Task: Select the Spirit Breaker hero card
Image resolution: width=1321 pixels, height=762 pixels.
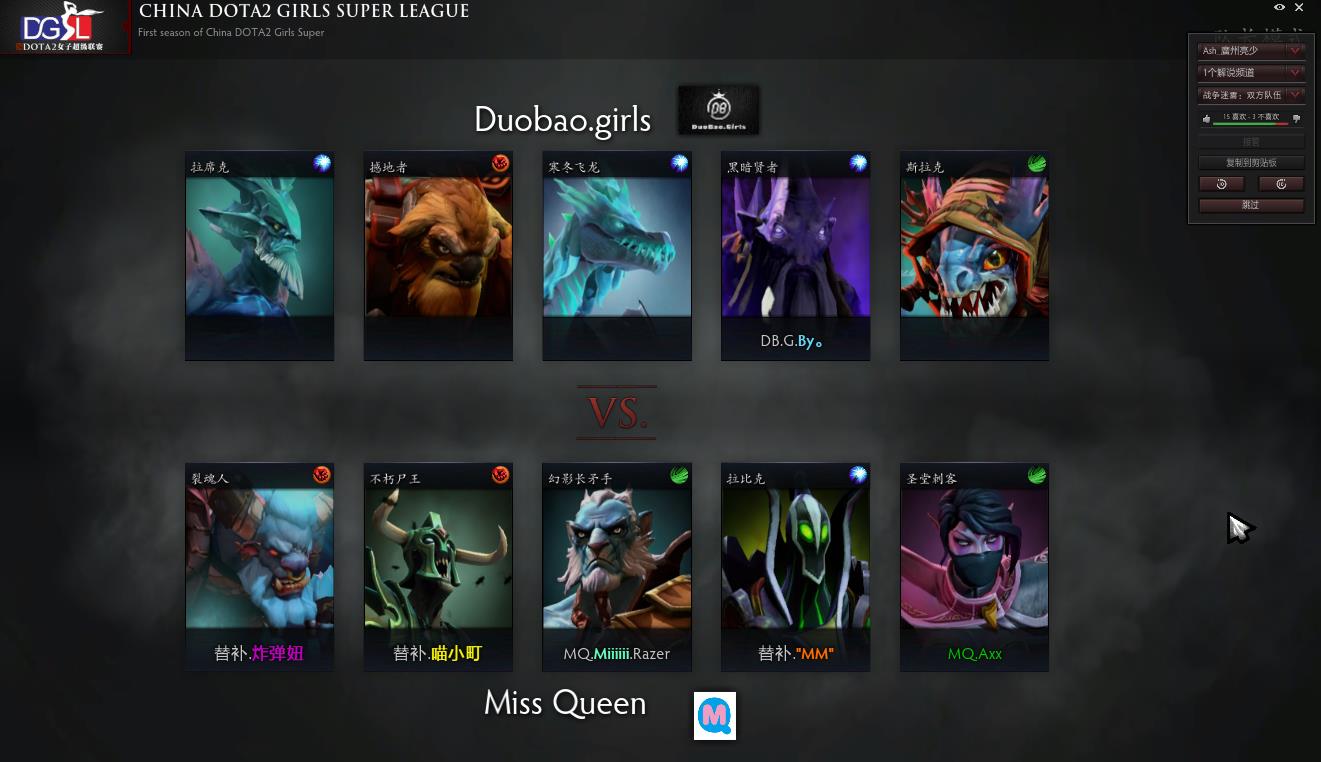Action: (259, 567)
